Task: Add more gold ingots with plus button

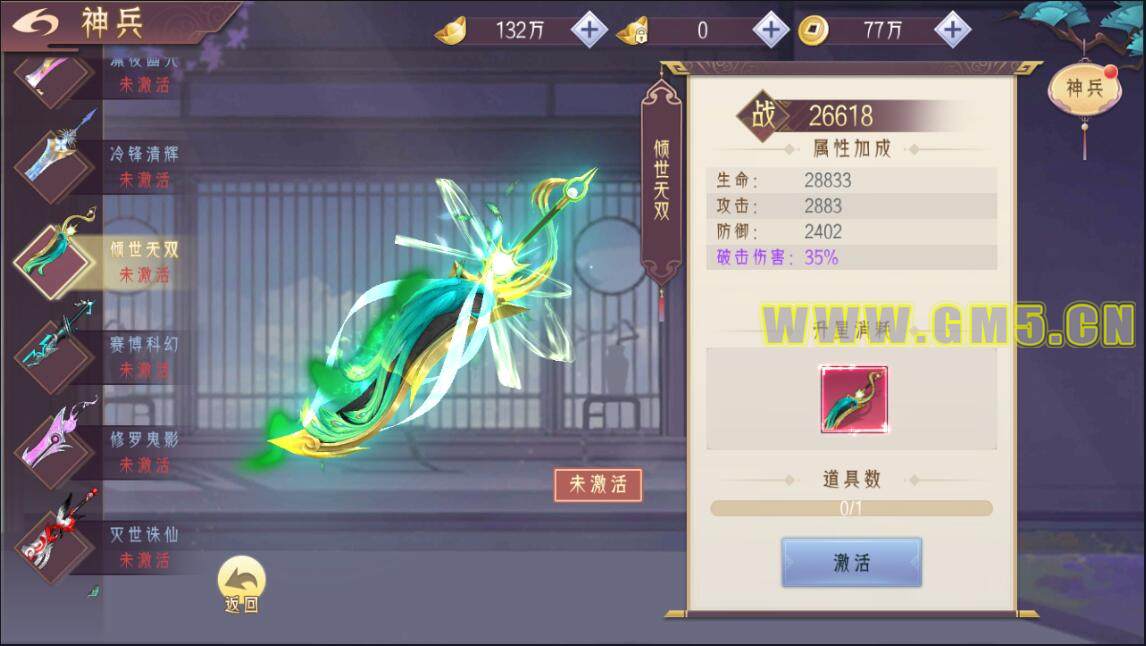Action: coord(589,30)
